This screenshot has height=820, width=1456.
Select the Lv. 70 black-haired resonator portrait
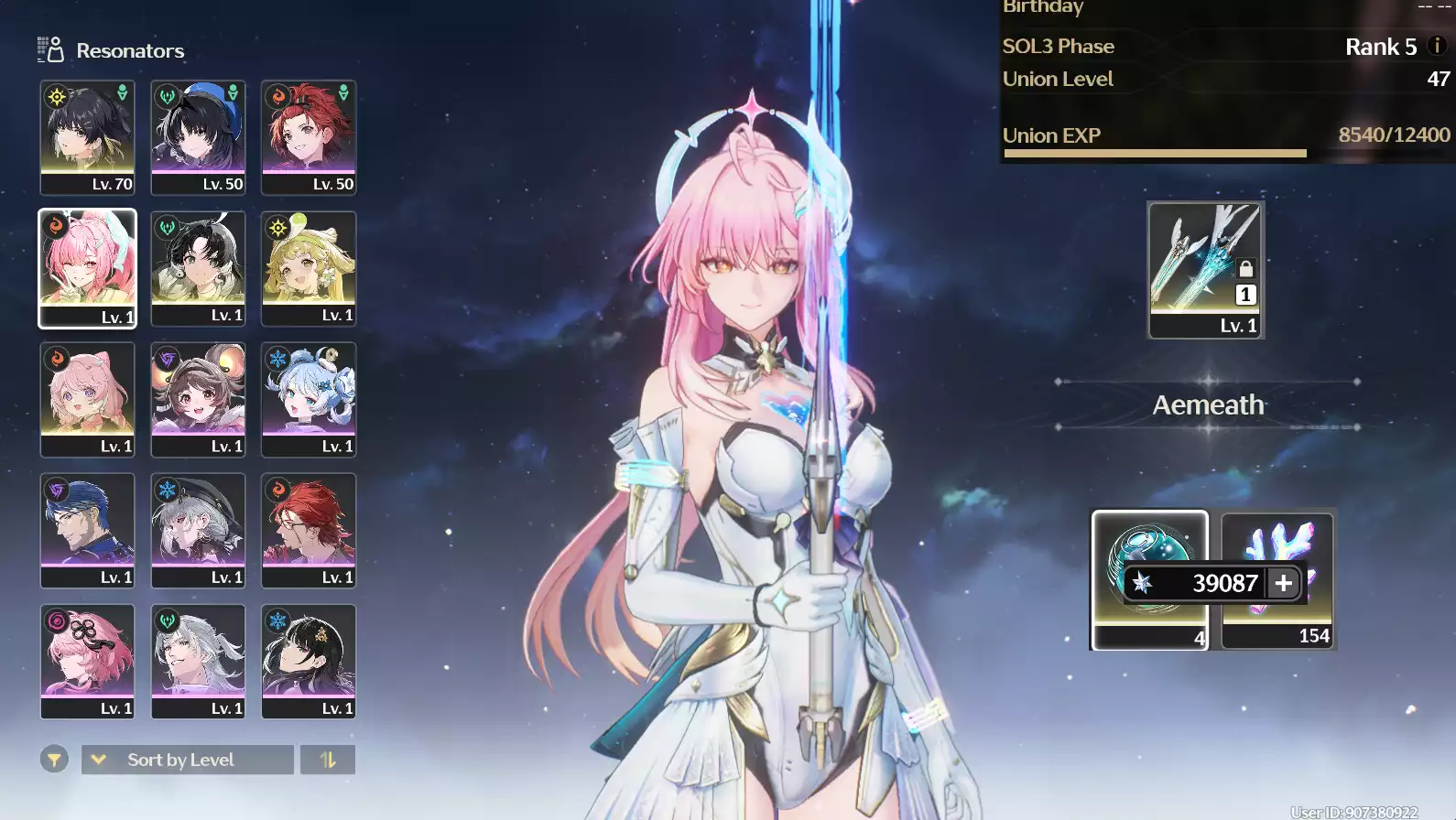click(87, 137)
